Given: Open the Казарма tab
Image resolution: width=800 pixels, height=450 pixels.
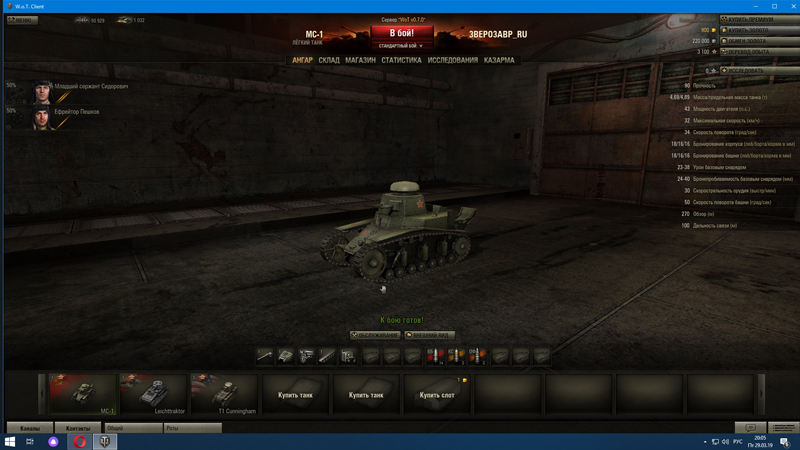Looking at the screenshot, I should [x=499, y=60].
